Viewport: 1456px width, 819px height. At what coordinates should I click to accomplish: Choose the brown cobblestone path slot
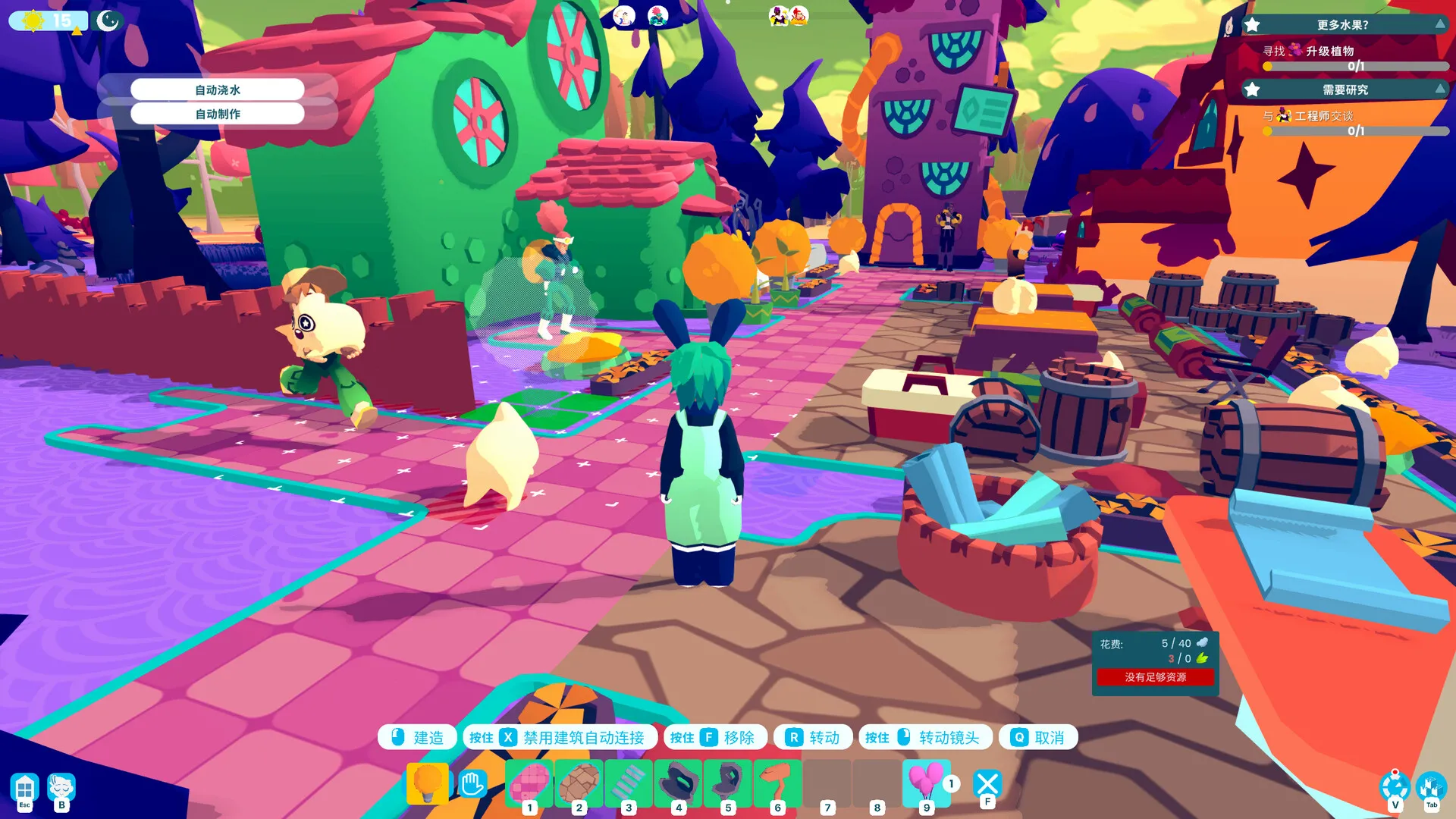(579, 783)
